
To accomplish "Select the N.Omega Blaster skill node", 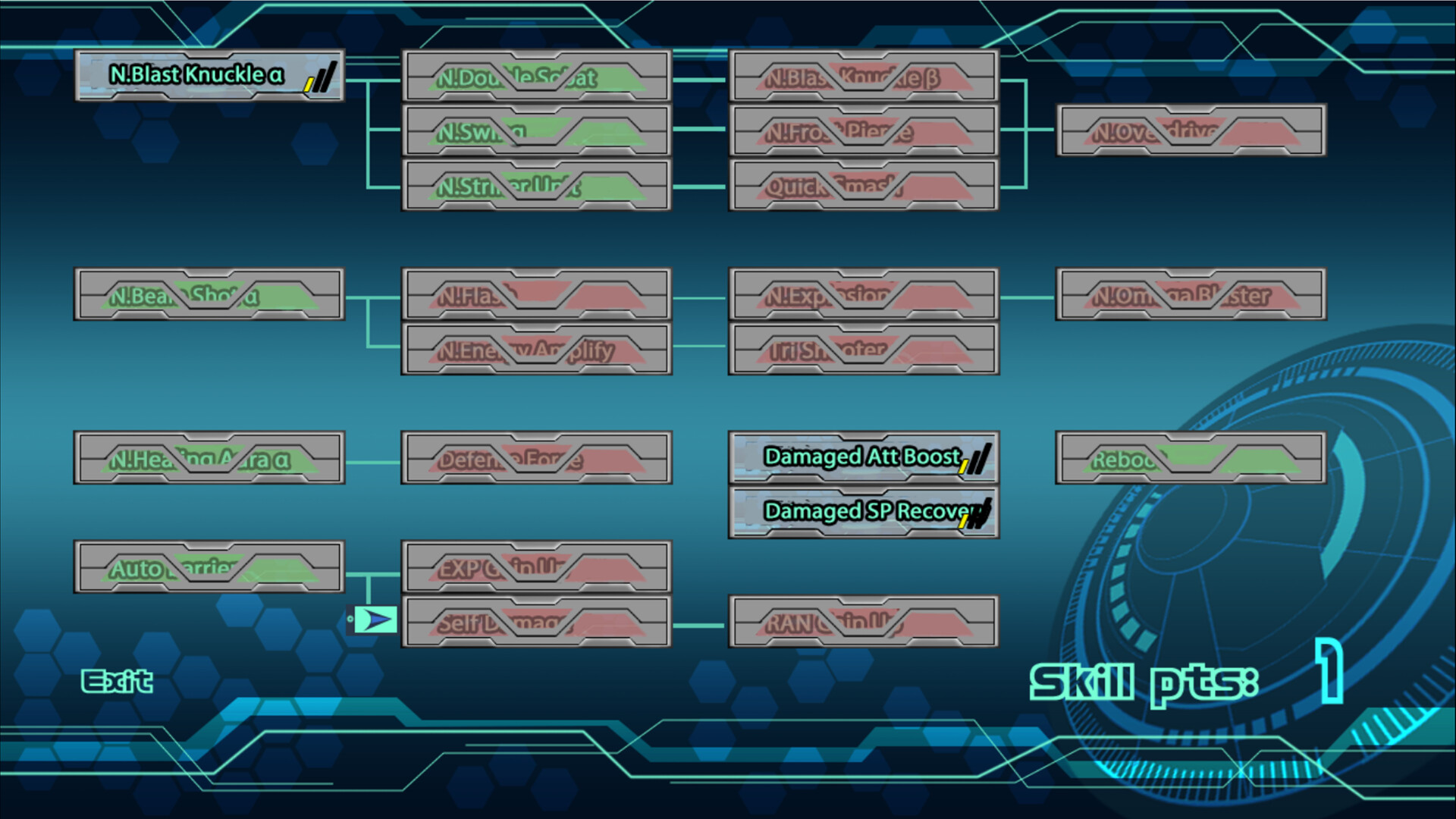I will [1191, 294].
